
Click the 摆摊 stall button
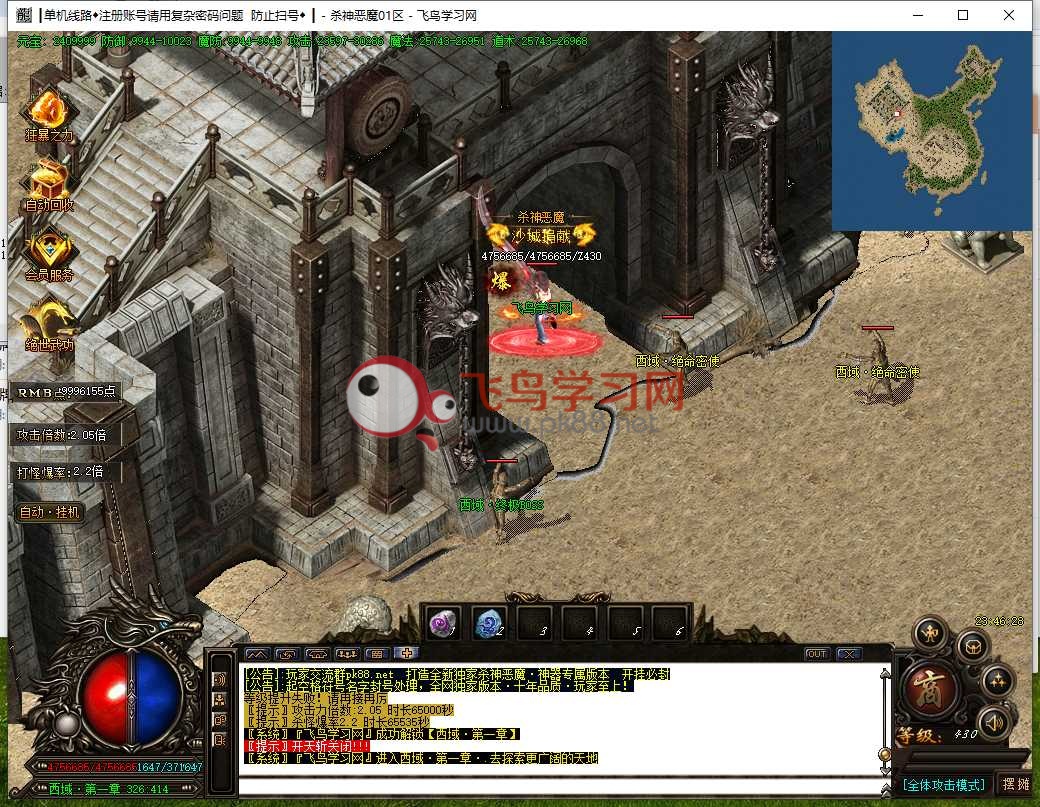point(1015,784)
